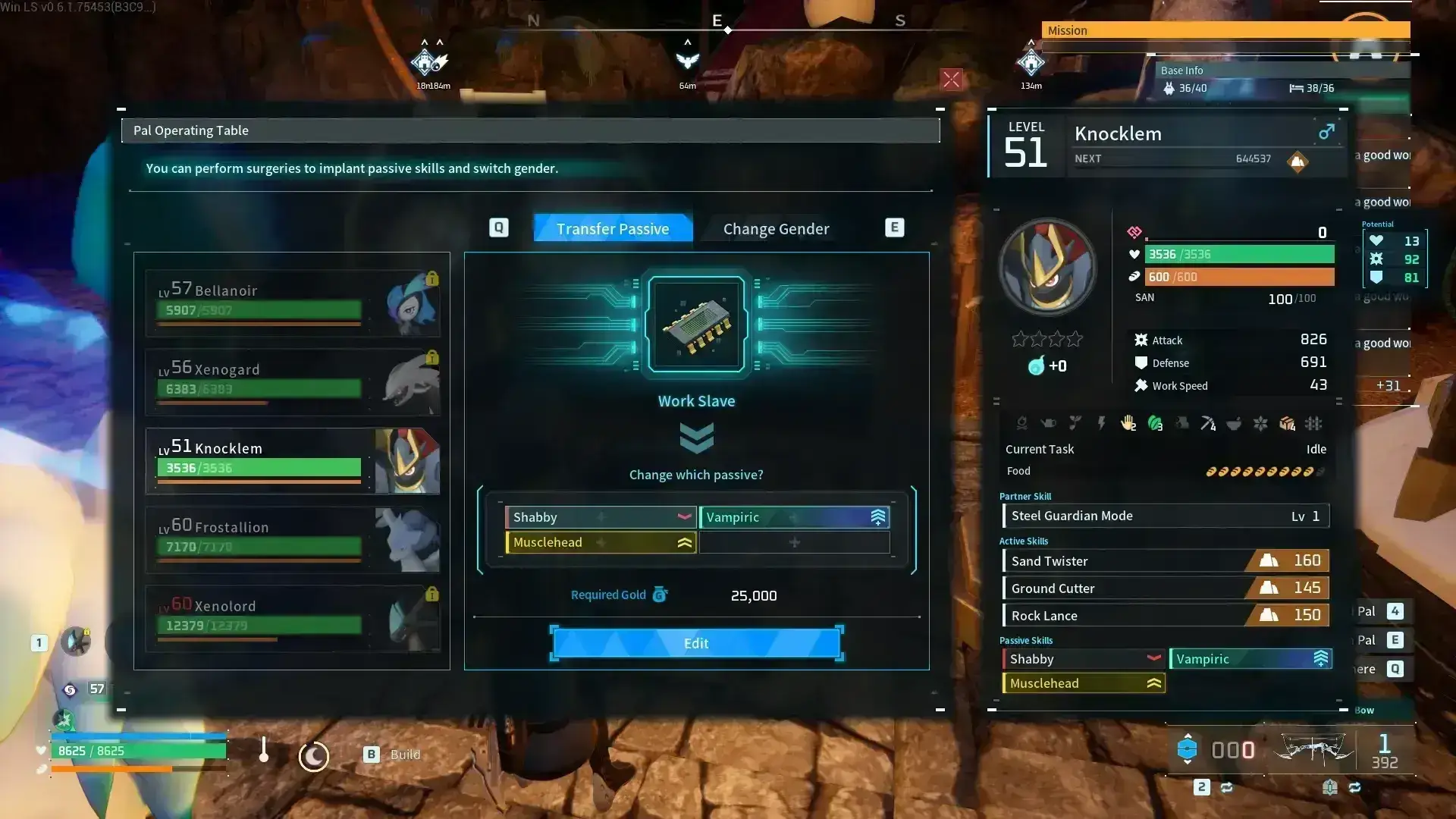Viewport: 1456px width, 819px height.
Task: Choose the Shabby passive to replace
Action: pos(600,517)
